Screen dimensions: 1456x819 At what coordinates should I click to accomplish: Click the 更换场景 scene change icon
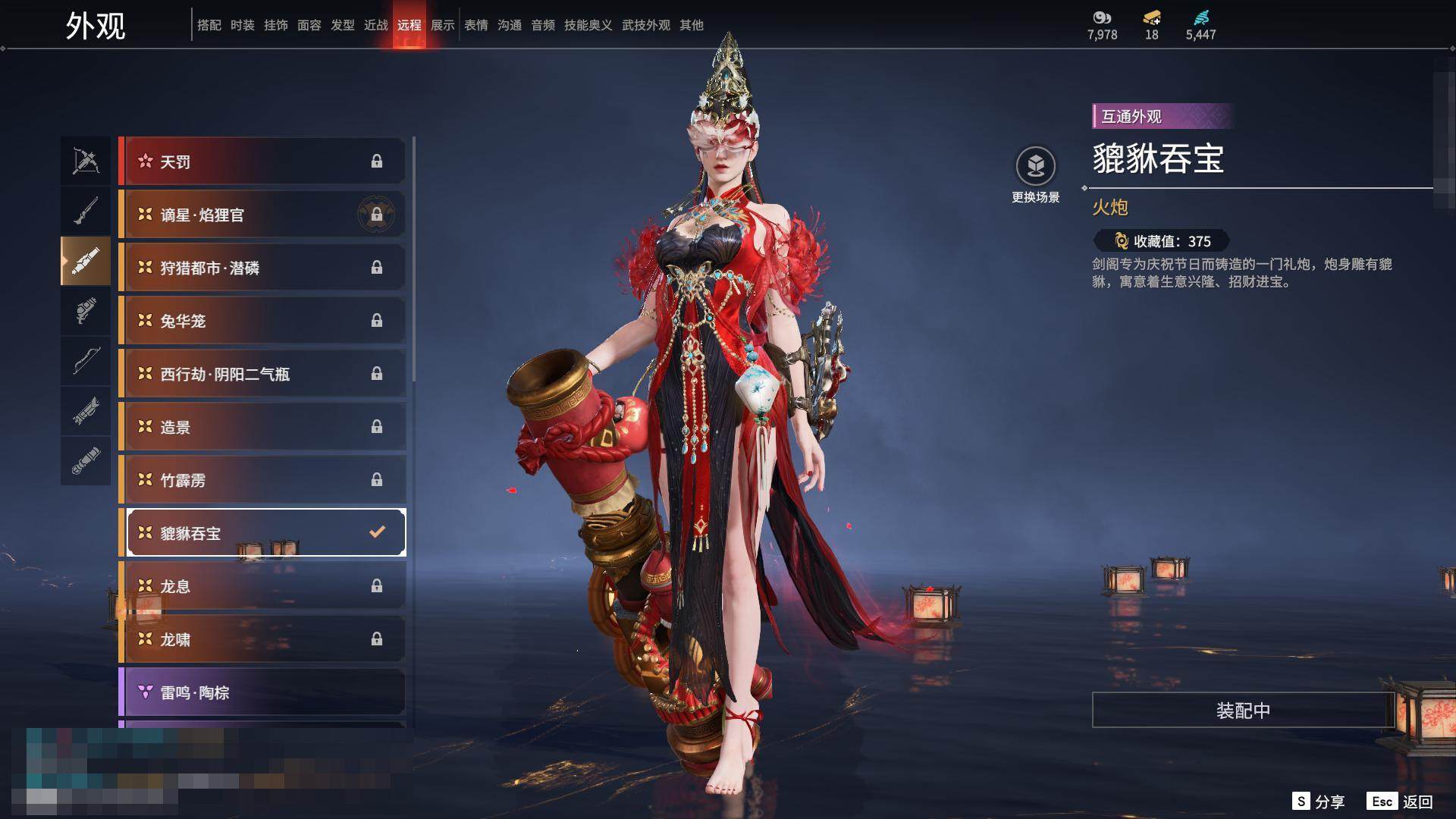point(1035,166)
